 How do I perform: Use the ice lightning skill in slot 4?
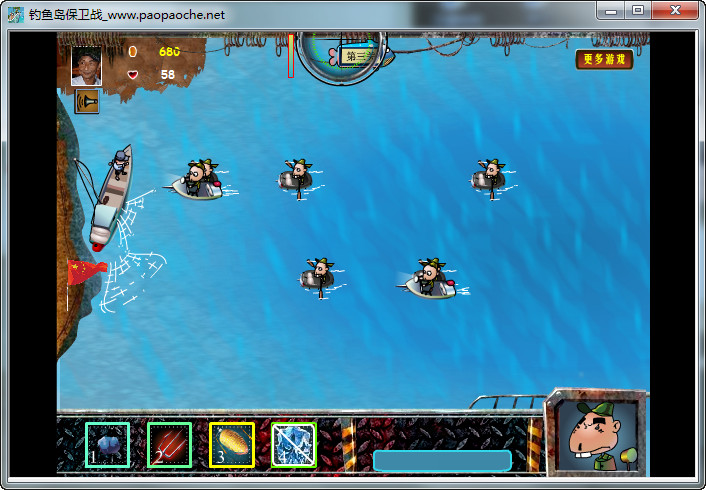(293, 444)
